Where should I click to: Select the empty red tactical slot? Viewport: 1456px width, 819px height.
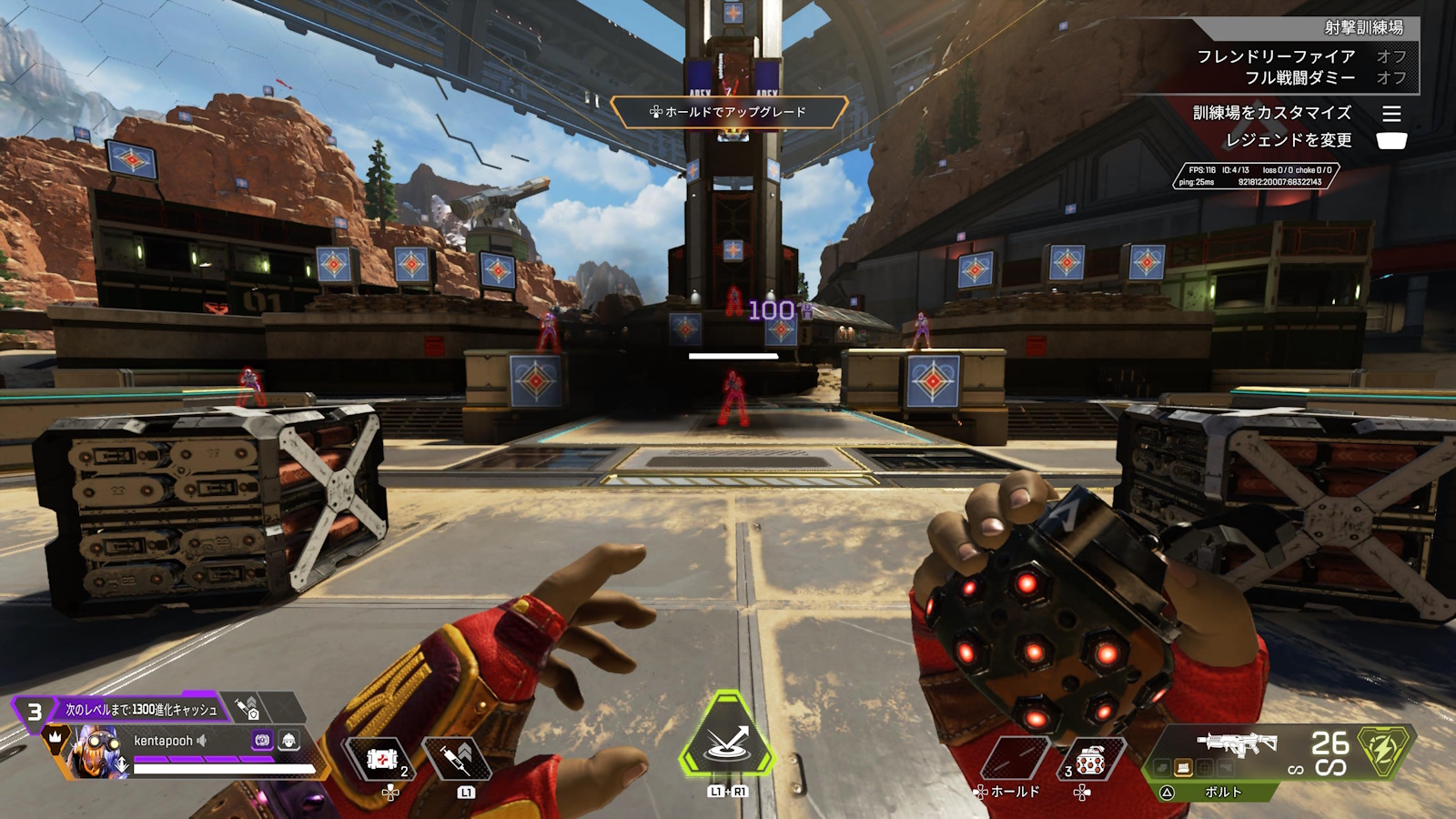pos(1016,759)
